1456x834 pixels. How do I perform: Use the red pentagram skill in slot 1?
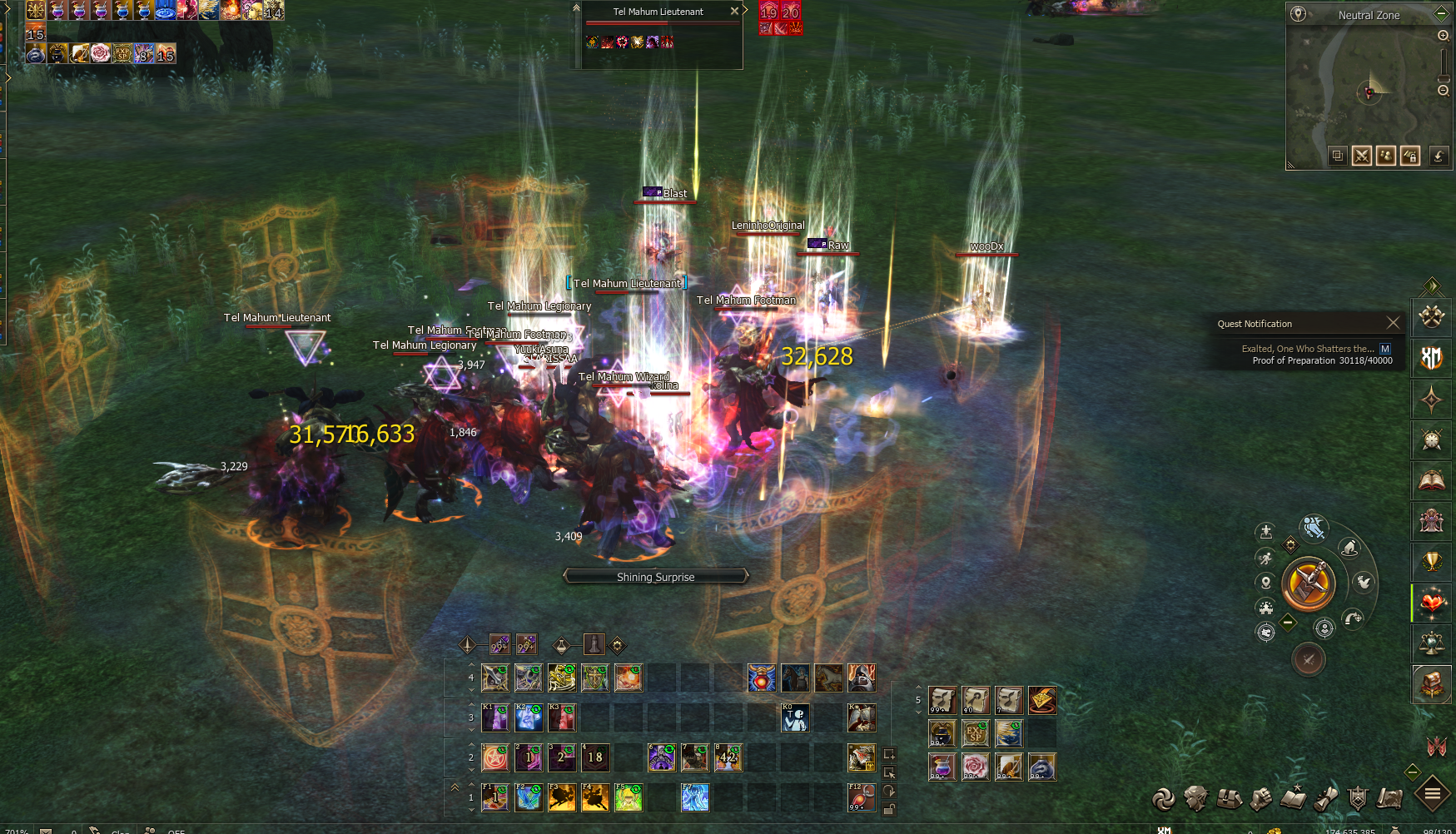click(x=495, y=757)
